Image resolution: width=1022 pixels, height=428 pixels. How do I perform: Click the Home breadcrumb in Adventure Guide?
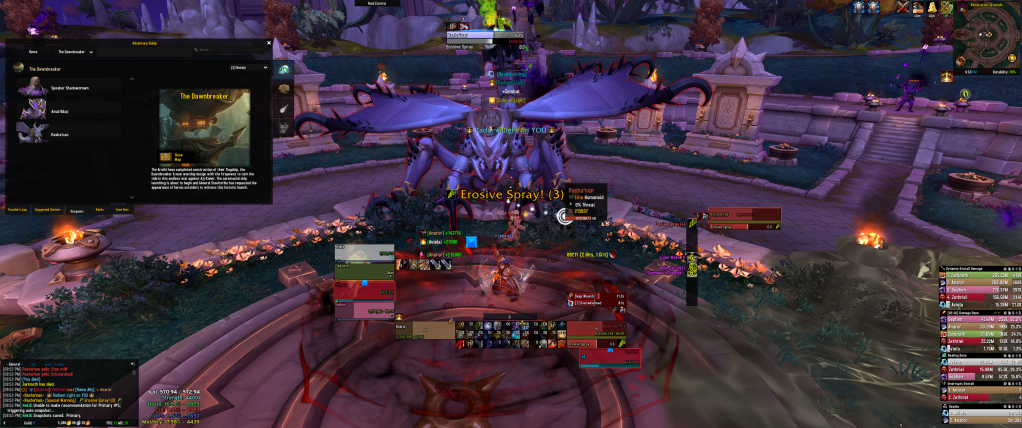33,51
